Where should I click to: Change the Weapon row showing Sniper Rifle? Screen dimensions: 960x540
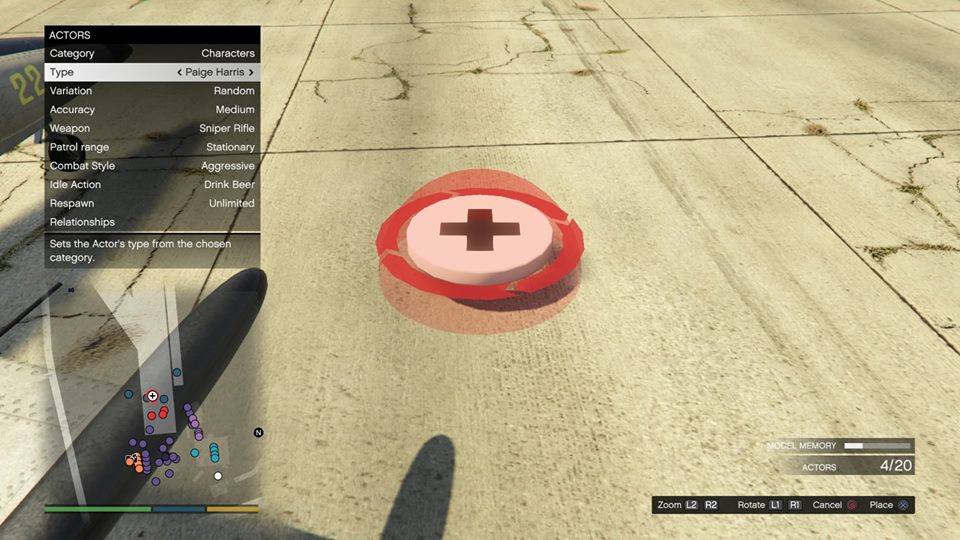coord(152,128)
